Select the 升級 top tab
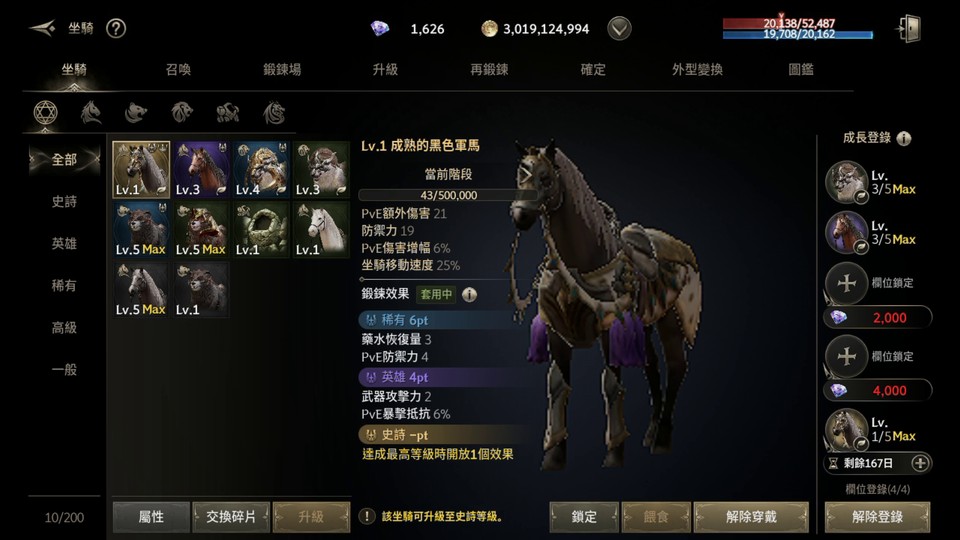Viewport: 960px width, 540px height. tap(385, 70)
